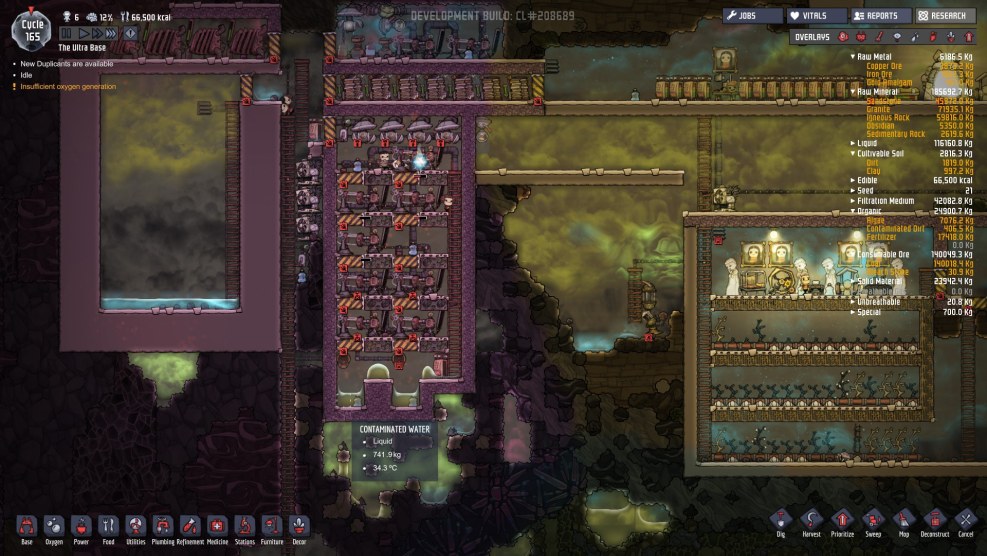Activate the Dig tool
987x556 pixels.
782,523
